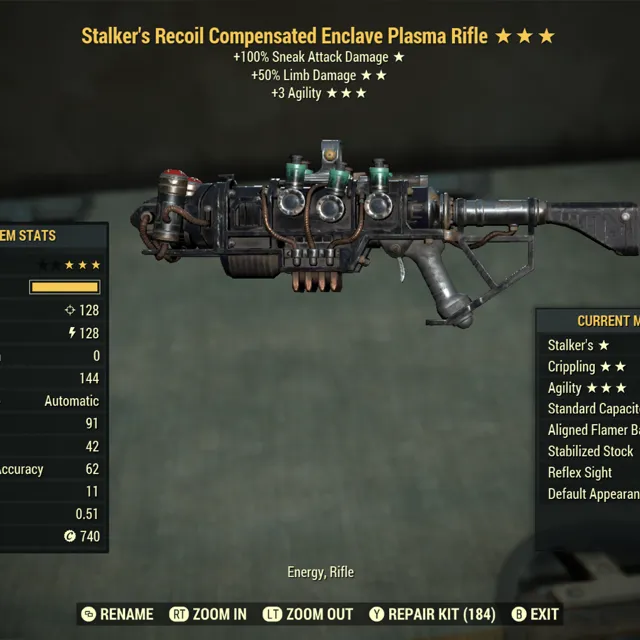Select the Stabilized Stock mod row

(591, 451)
